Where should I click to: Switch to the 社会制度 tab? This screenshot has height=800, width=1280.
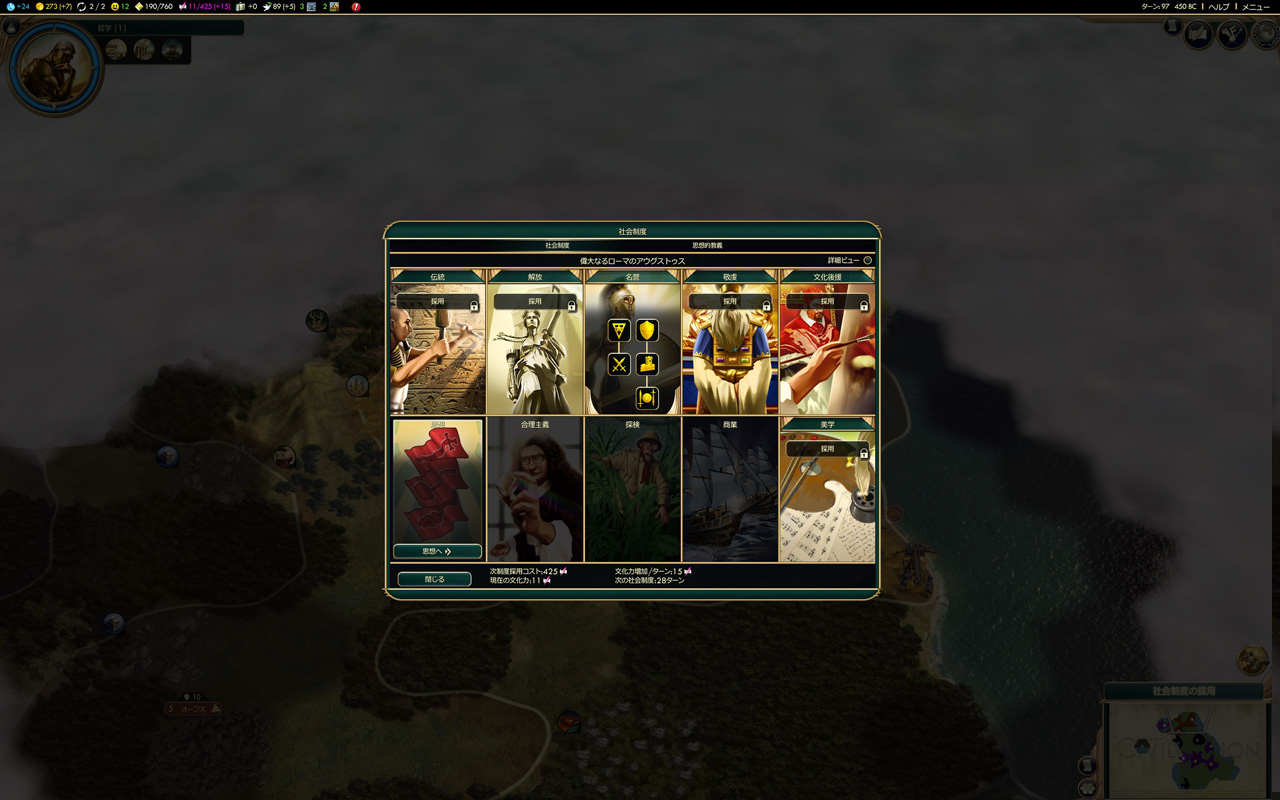click(x=557, y=245)
